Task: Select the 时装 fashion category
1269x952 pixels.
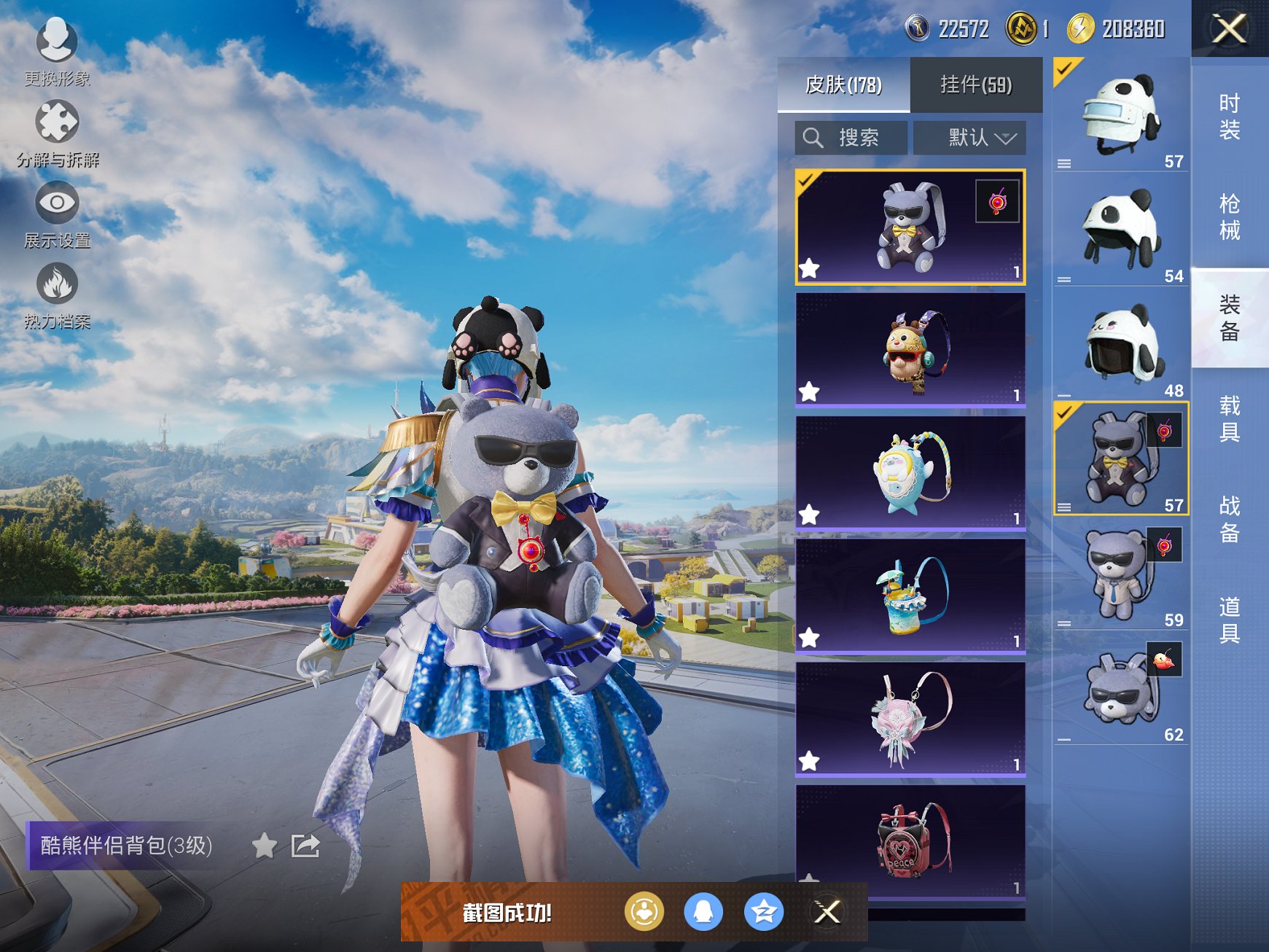Action: 1229,117
